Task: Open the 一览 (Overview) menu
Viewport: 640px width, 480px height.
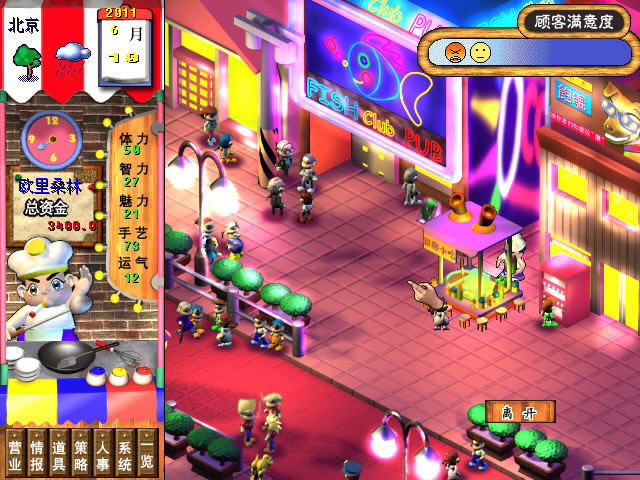Action: pos(147,454)
